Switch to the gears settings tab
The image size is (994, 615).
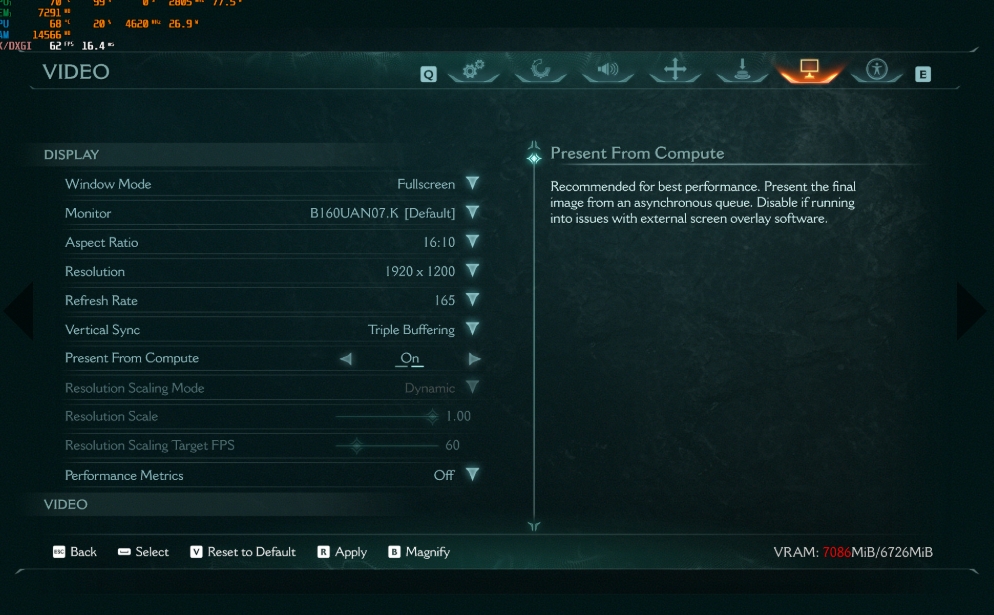[x=473, y=70]
